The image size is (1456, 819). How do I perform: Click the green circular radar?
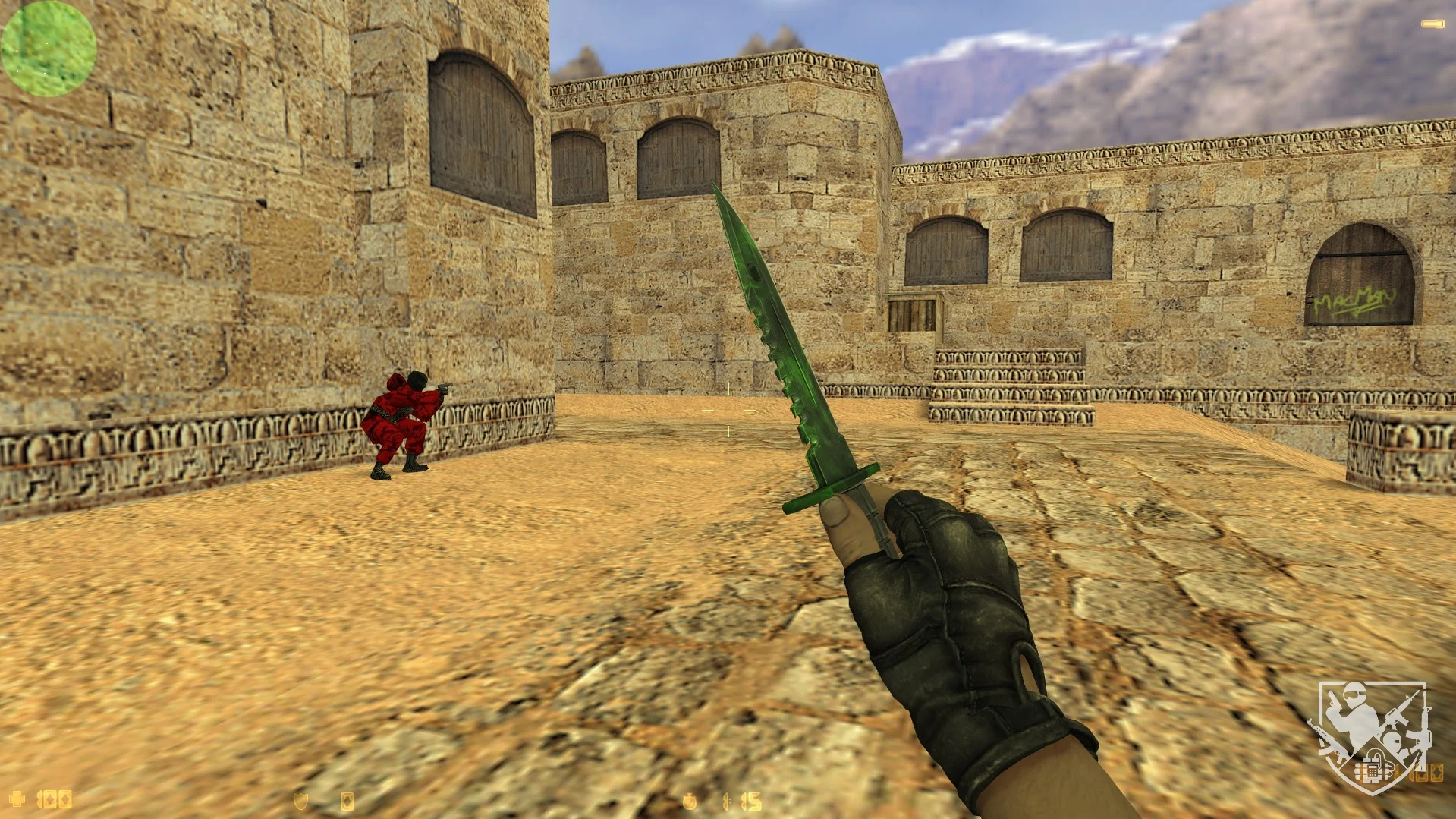point(49,49)
